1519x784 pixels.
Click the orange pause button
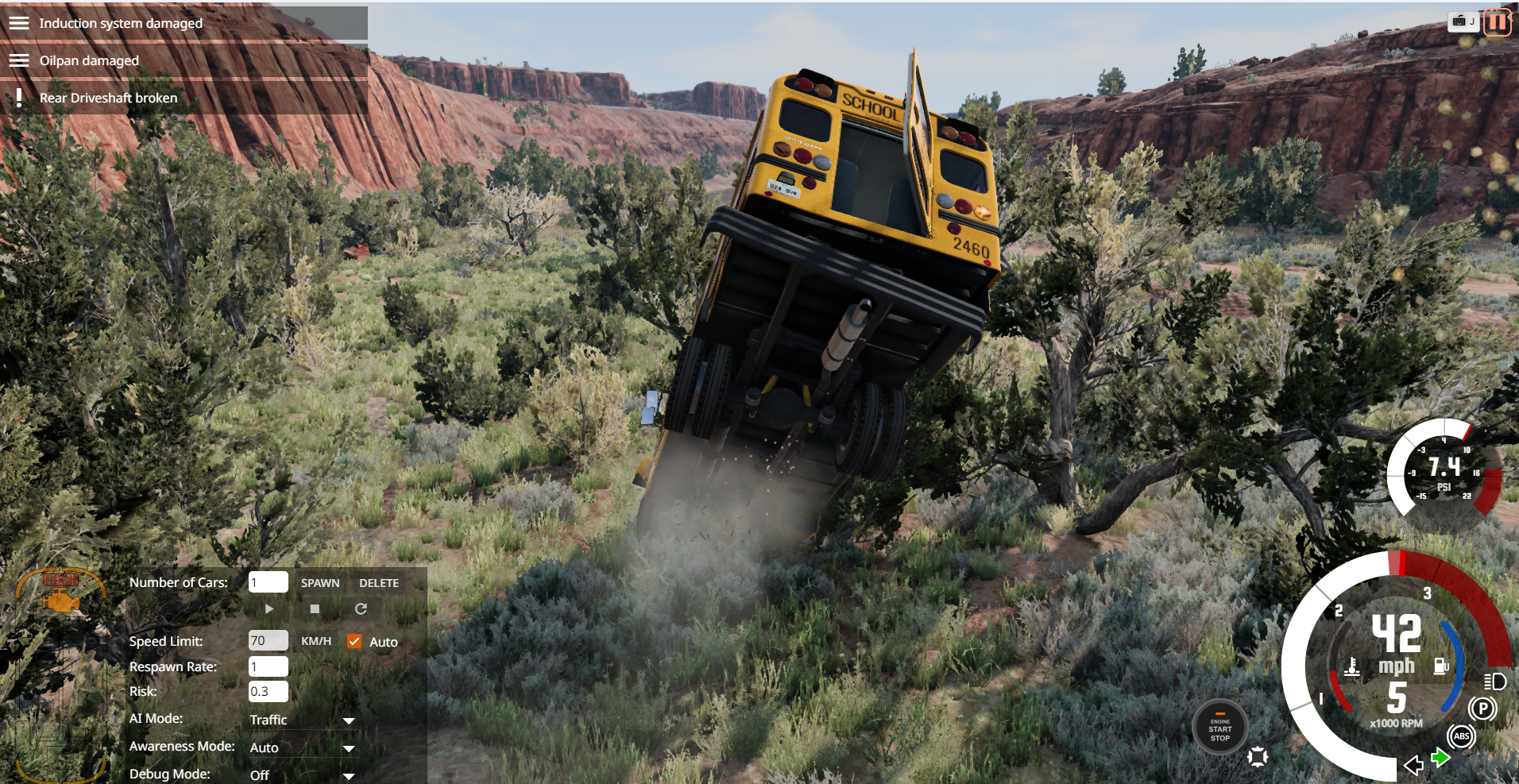click(x=1497, y=22)
